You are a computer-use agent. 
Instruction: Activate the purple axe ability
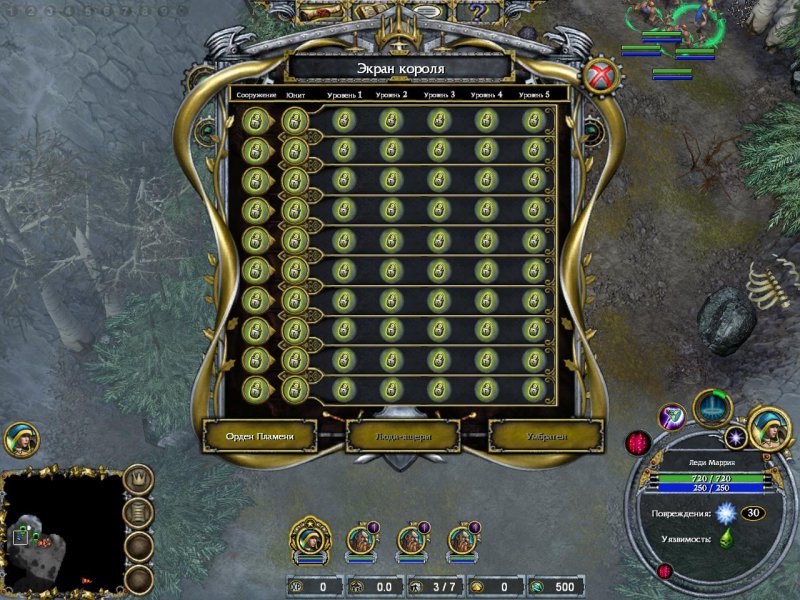pos(673,416)
